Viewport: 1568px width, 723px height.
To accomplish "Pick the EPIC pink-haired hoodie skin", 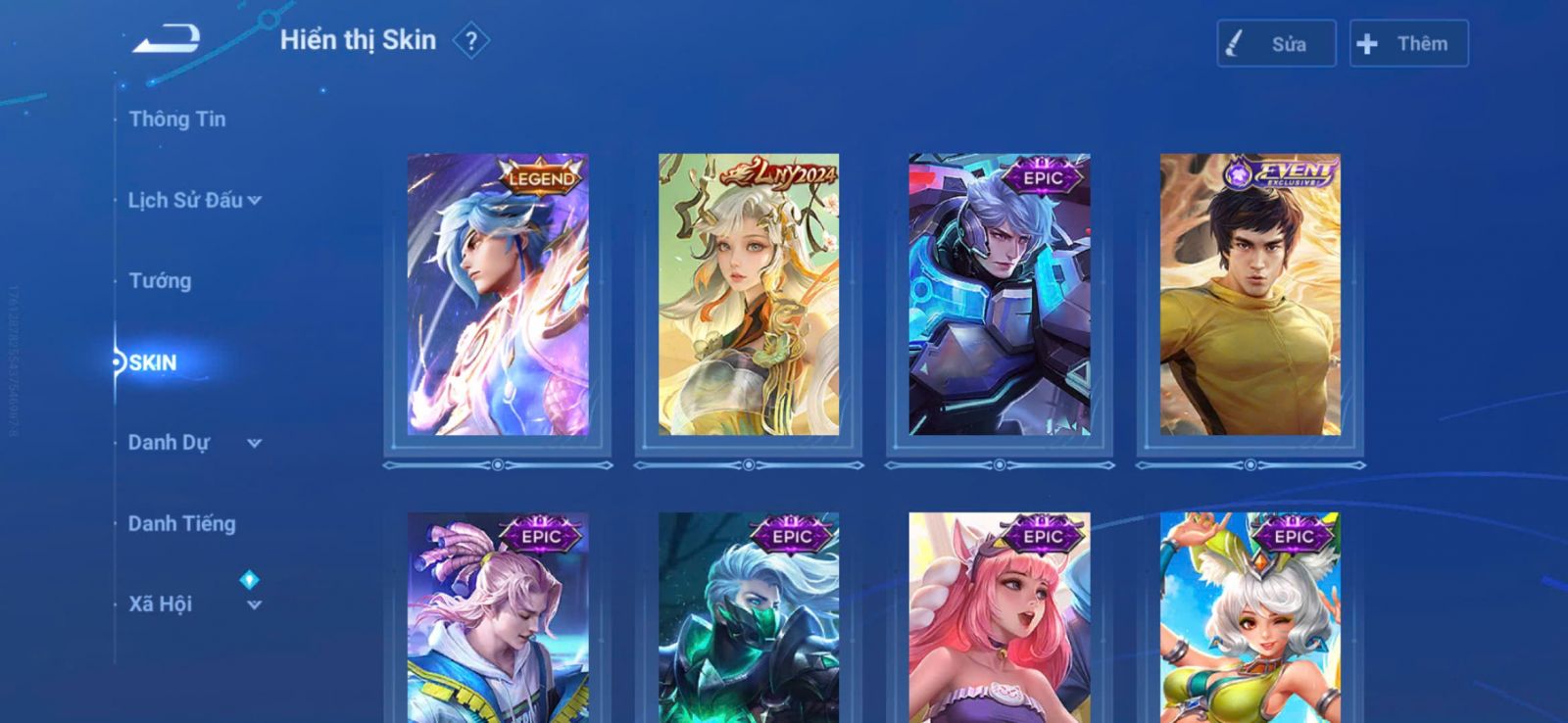I will [x=498, y=617].
